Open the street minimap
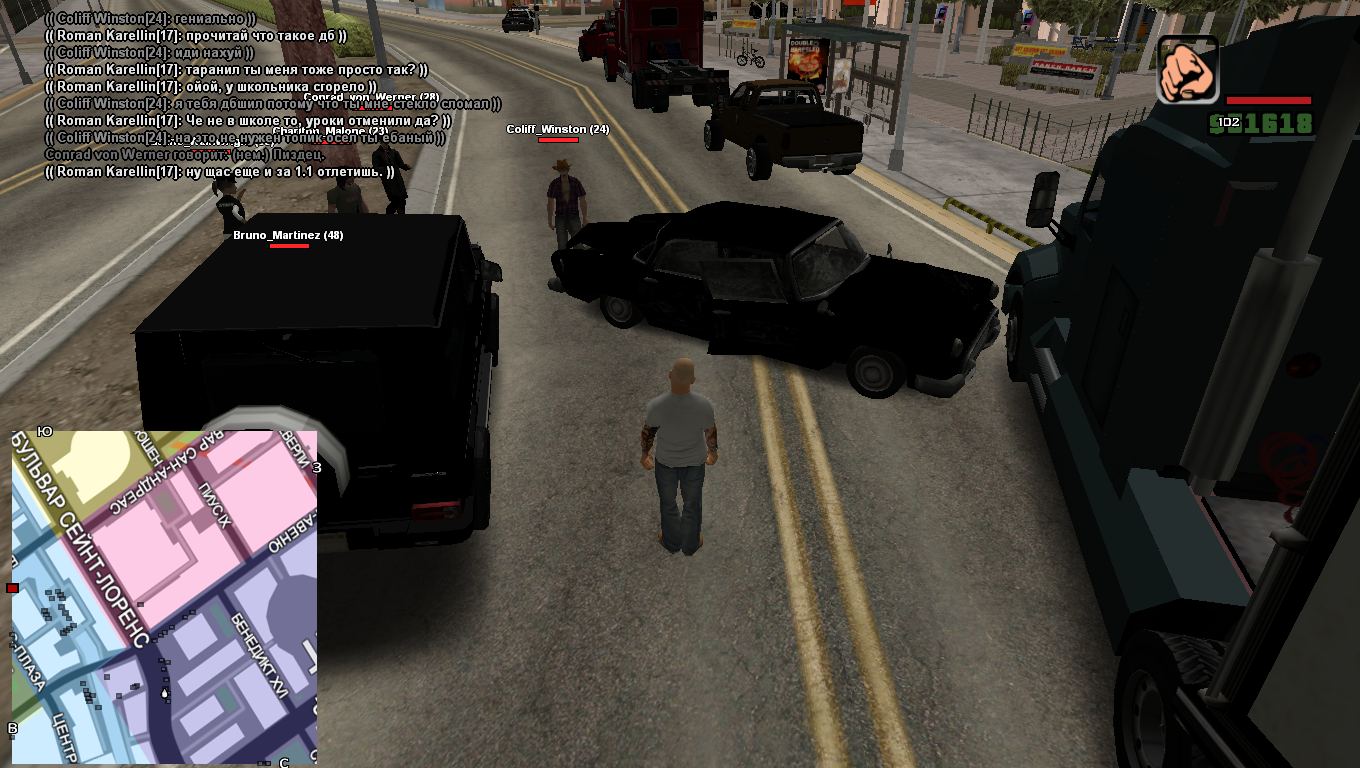The image size is (1360, 768). pyautogui.click(x=164, y=597)
